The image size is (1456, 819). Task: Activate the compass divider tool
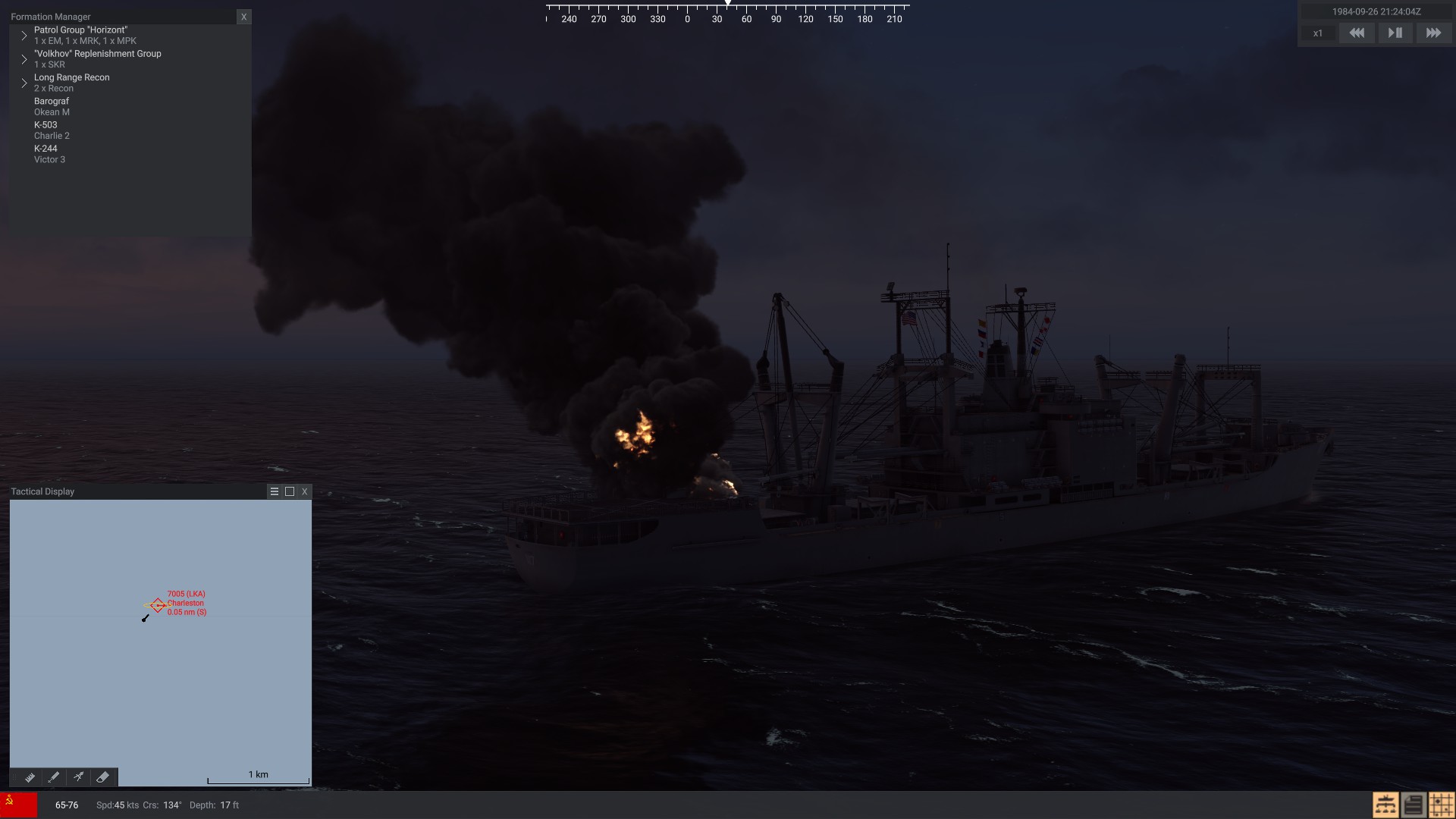coord(78,777)
